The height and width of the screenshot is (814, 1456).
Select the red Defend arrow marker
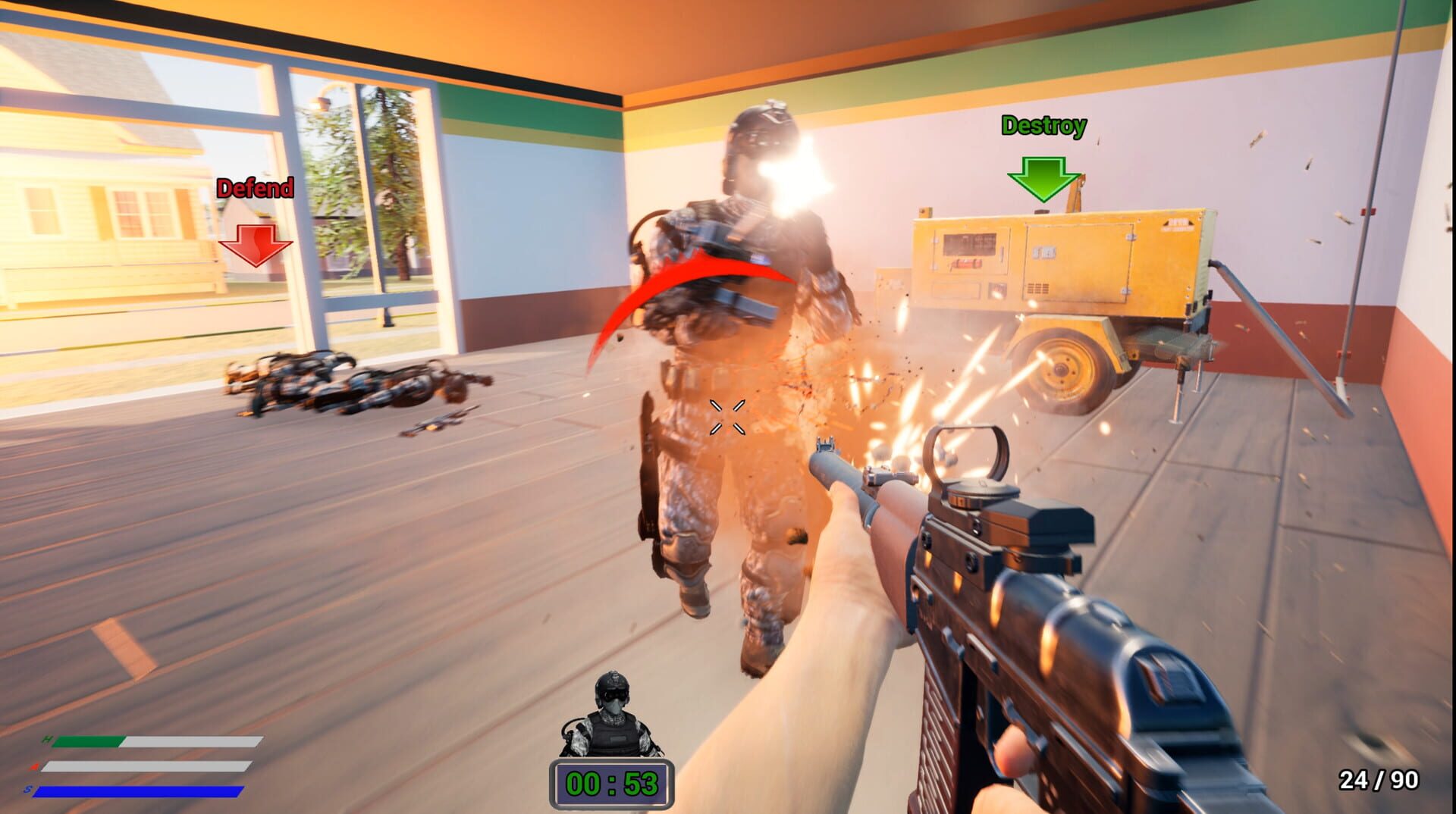point(256,246)
